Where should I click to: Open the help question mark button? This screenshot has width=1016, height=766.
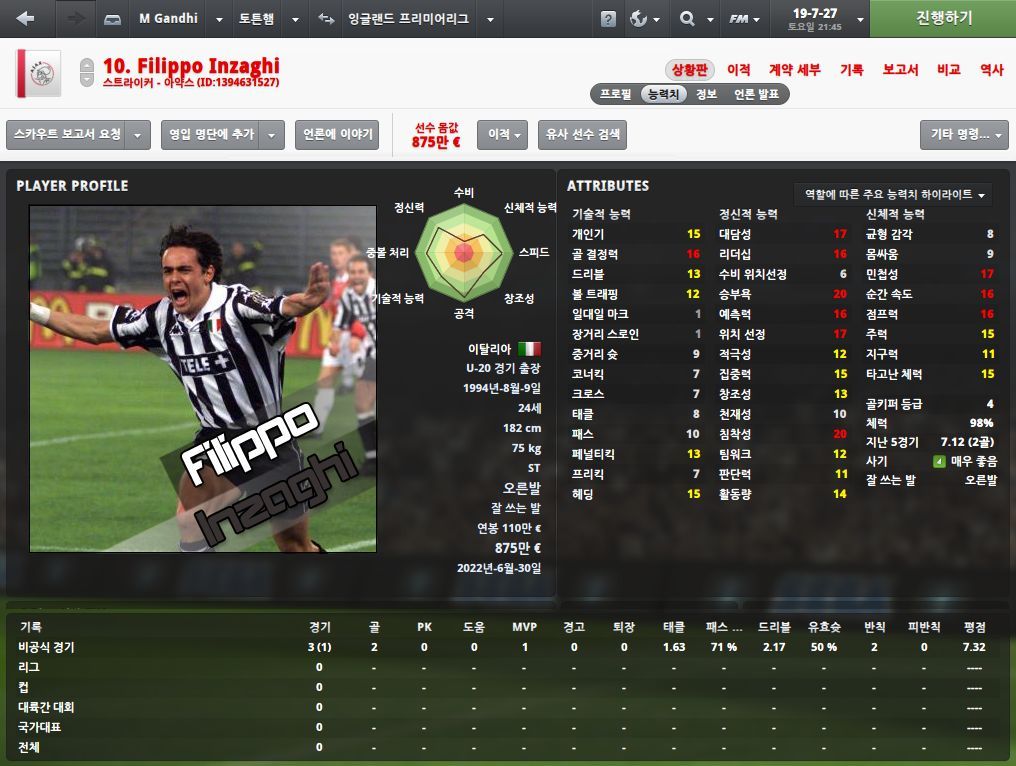(x=608, y=19)
